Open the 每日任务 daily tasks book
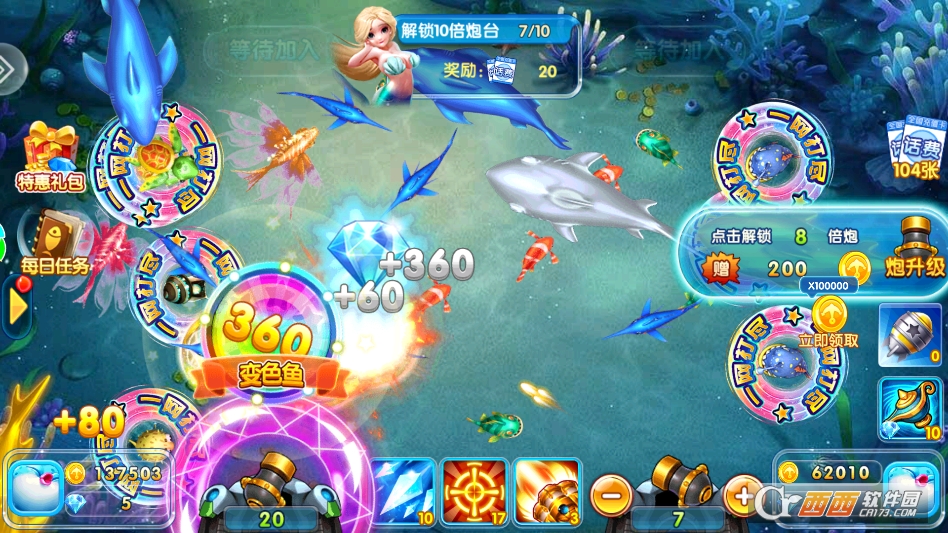Screen dimensions: 948x533 [x=54, y=243]
